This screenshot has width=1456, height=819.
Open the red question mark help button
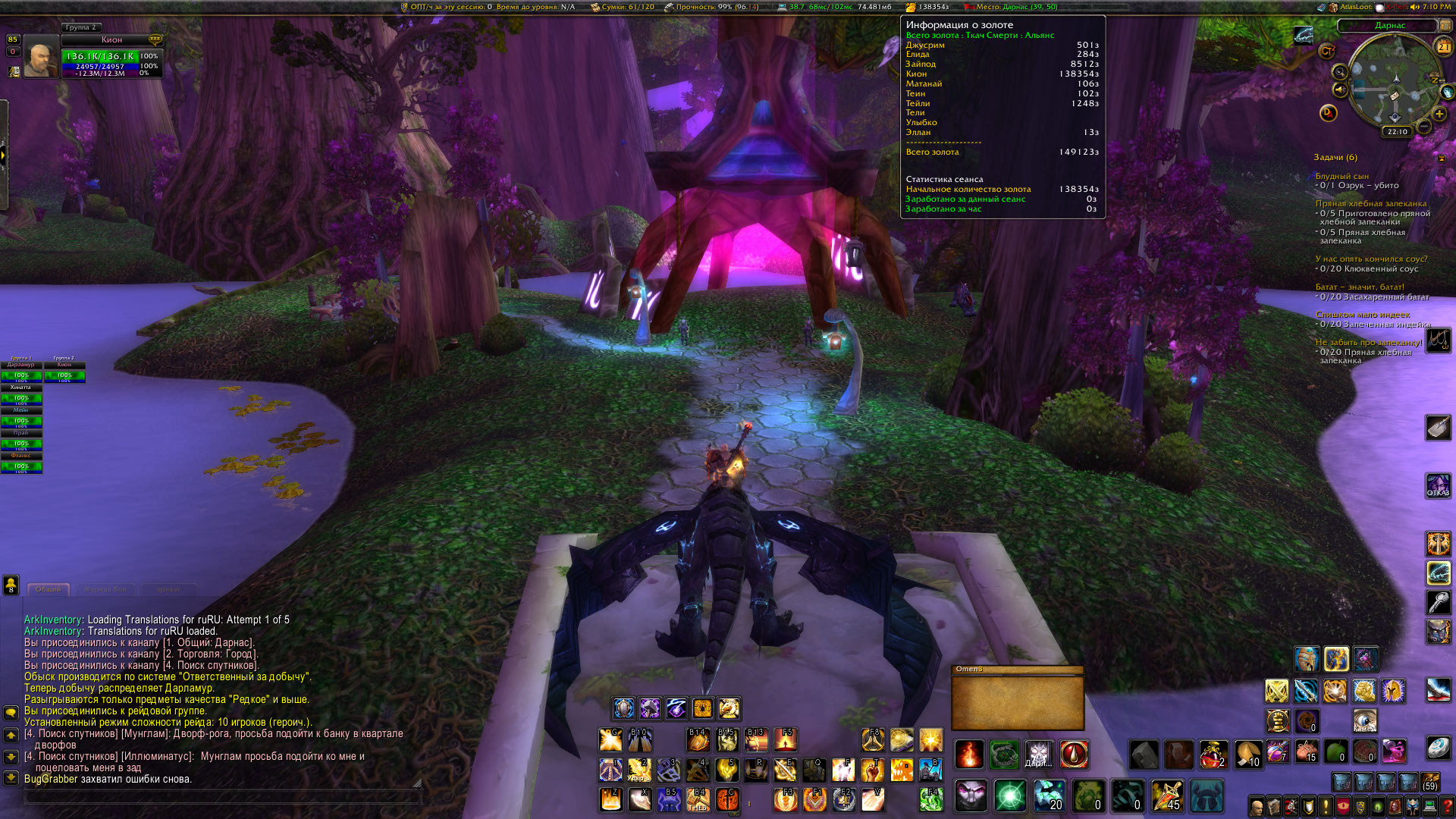coord(1447,807)
